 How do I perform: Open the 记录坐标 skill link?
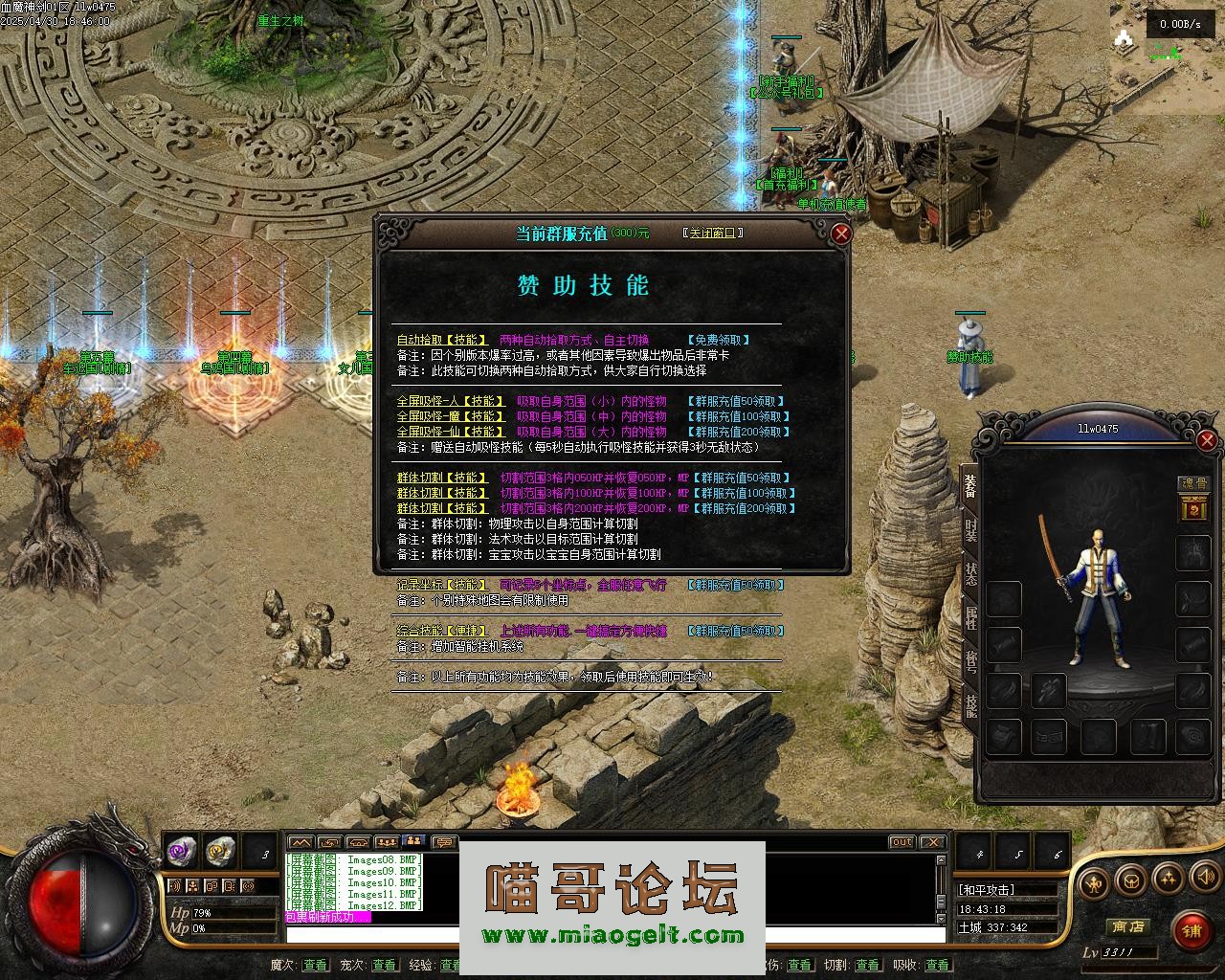tap(441, 585)
